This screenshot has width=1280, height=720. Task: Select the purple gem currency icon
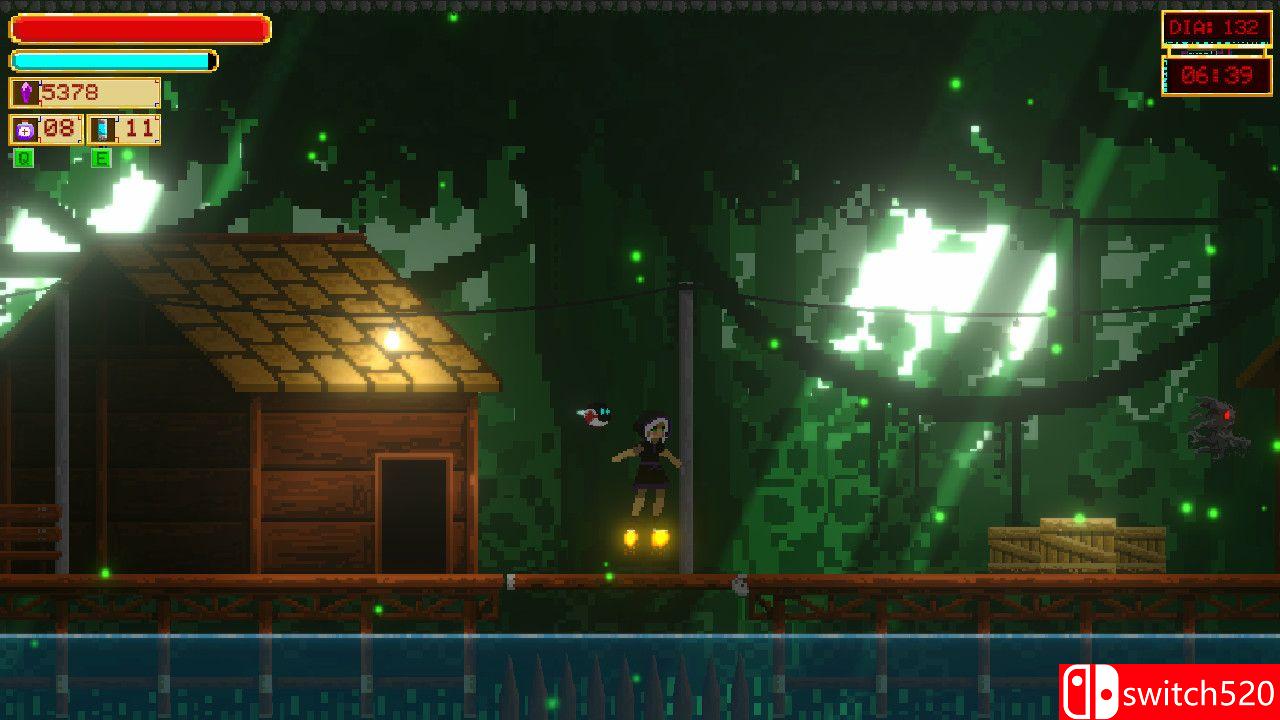27,92
